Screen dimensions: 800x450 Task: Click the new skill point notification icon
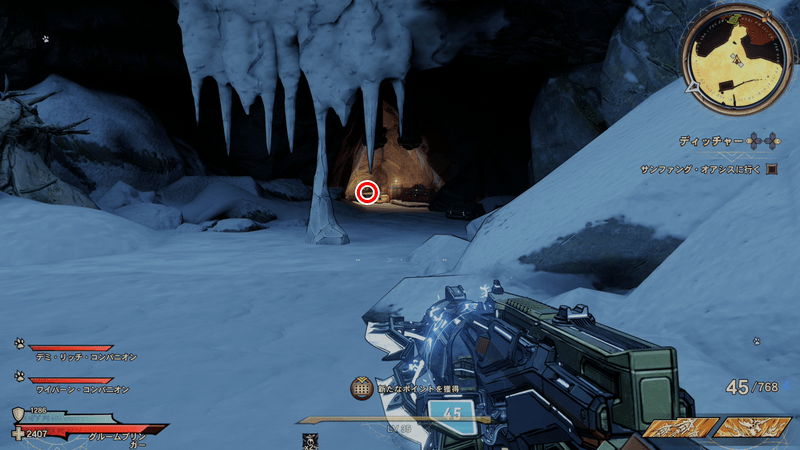click(x=362, y=388)
